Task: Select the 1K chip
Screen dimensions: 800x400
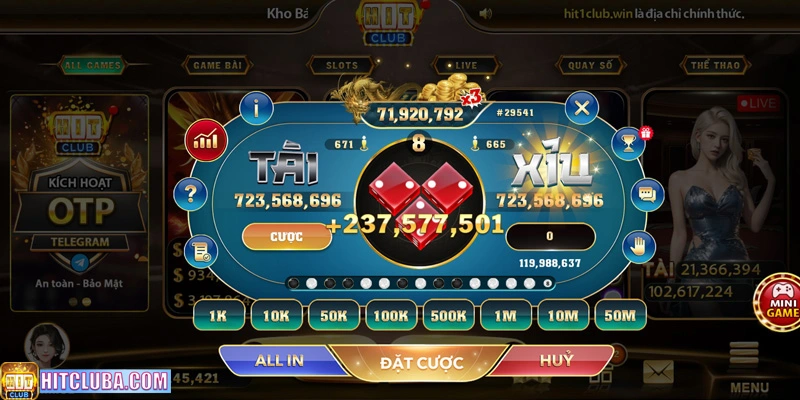Action: (218, 315)
